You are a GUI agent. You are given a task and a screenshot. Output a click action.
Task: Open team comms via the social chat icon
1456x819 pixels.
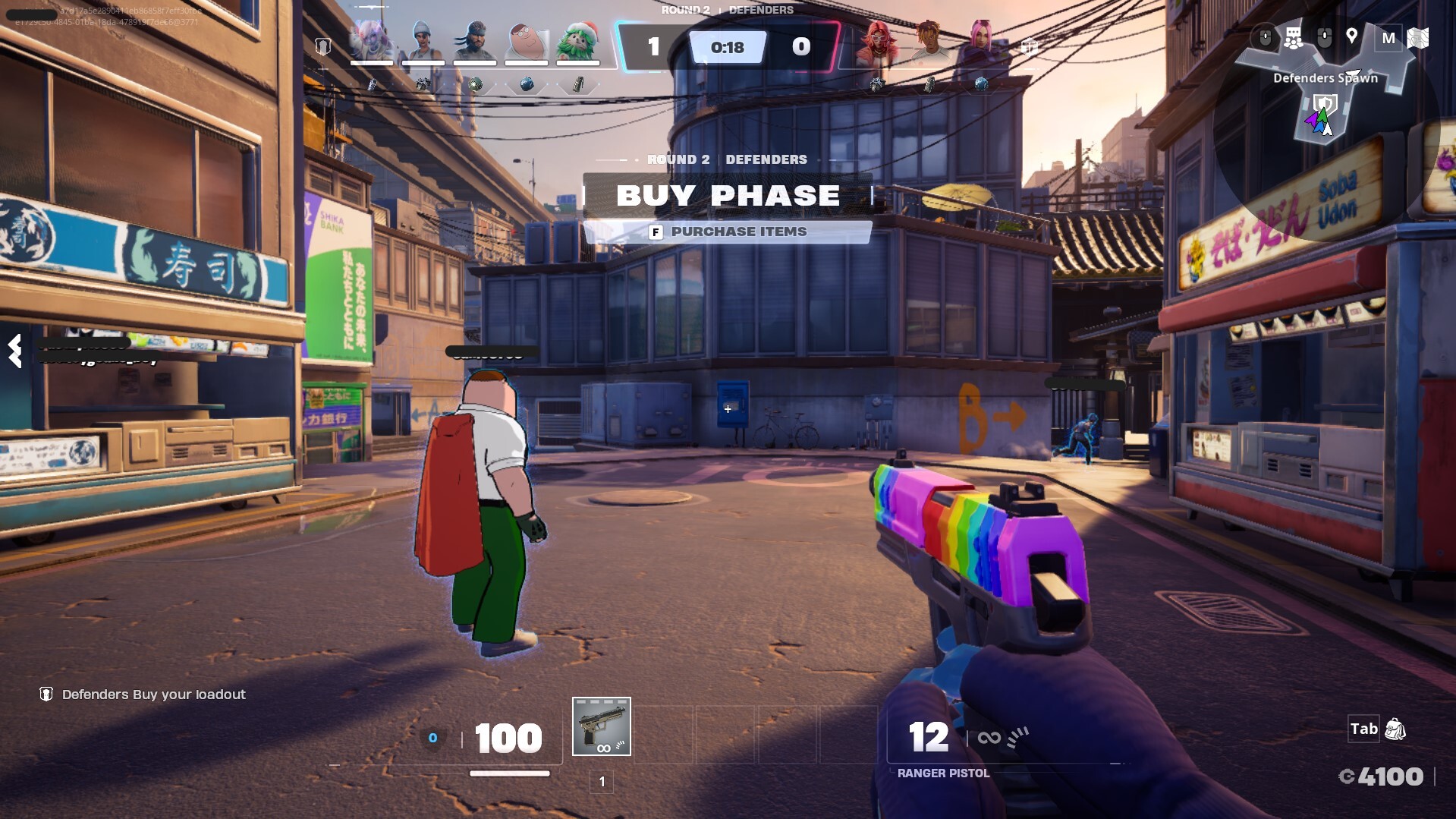[1294, 36]
